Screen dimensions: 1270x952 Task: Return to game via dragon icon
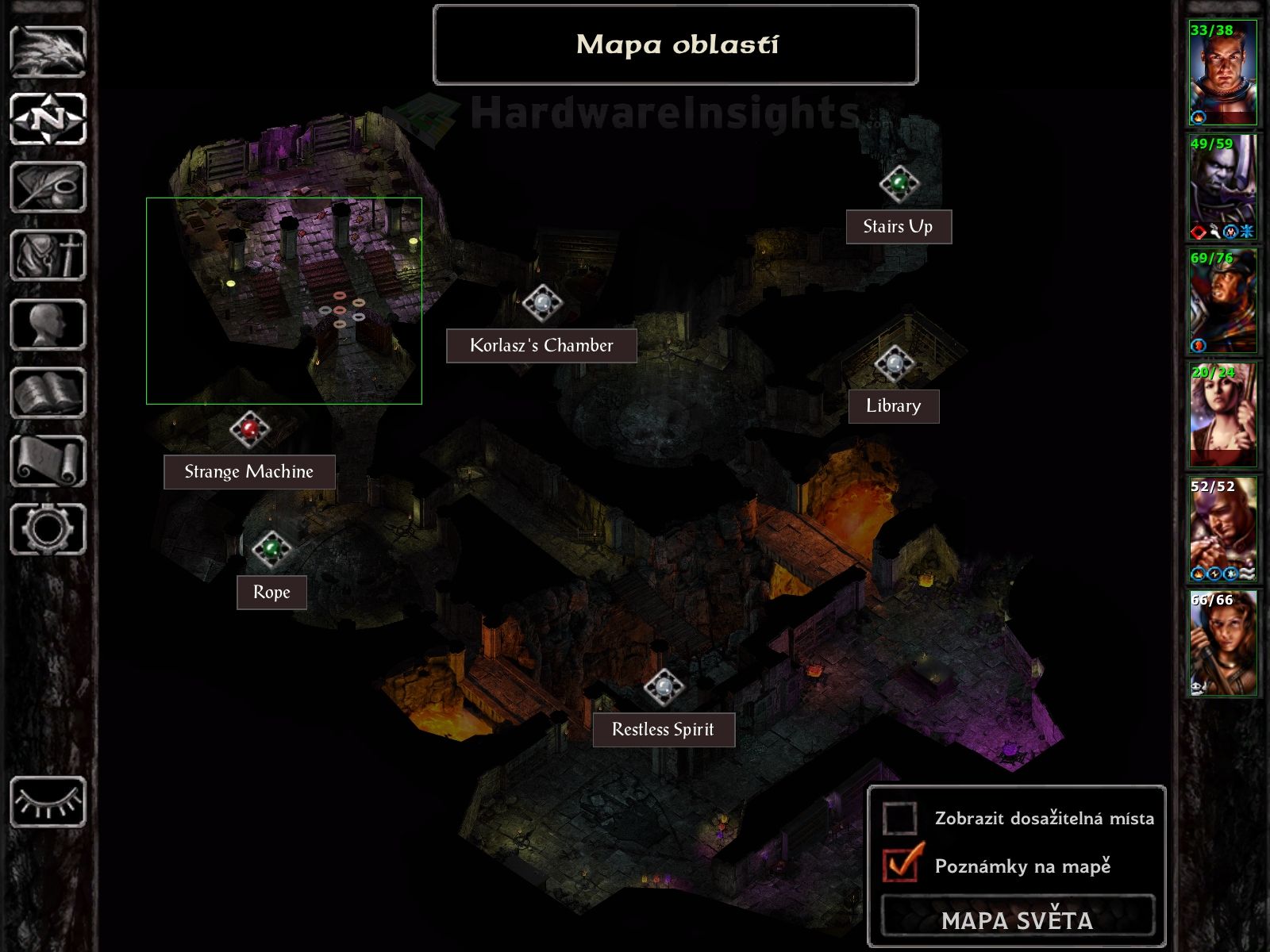click(x=48, y=52)
